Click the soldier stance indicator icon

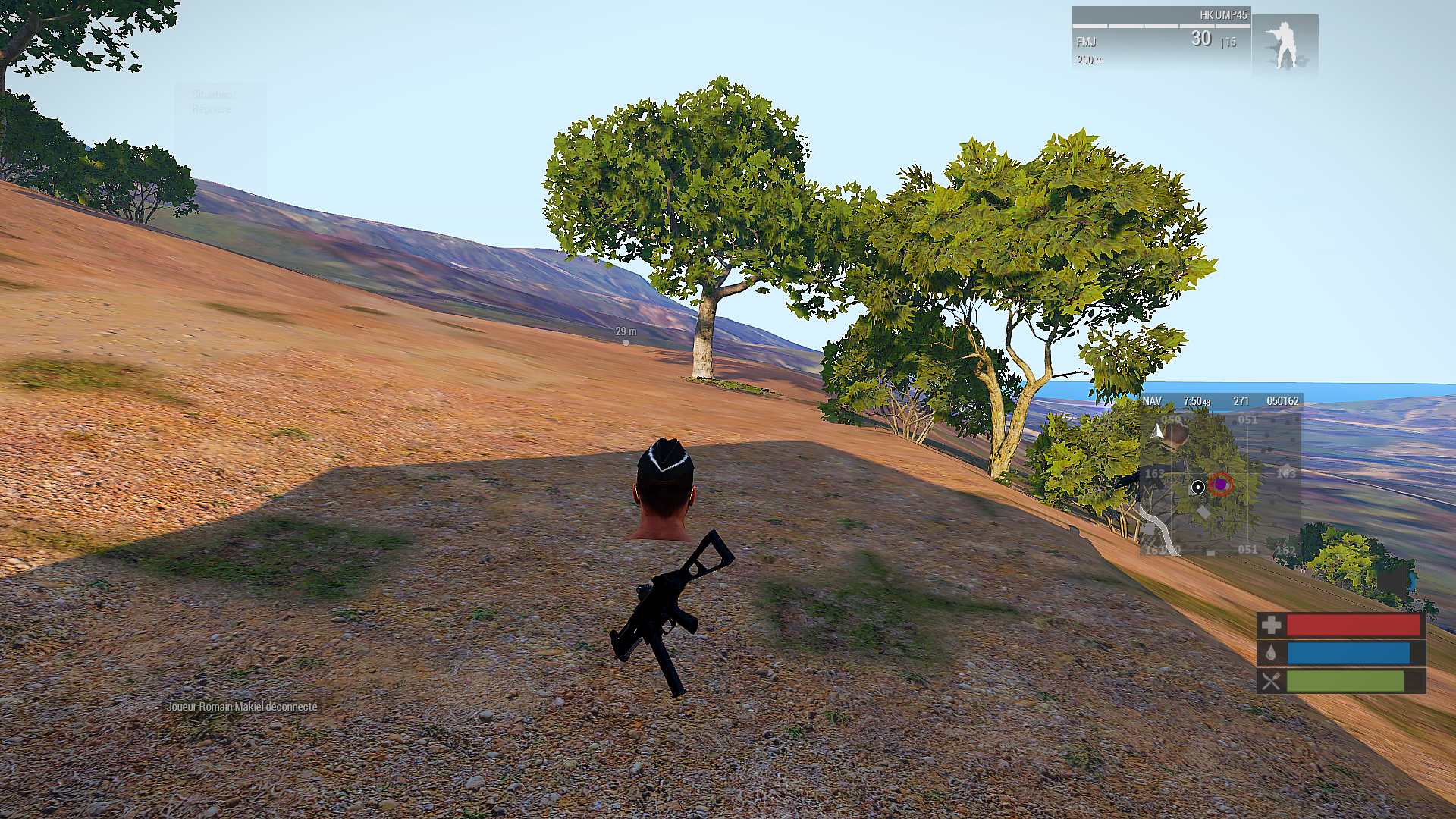1284,45
